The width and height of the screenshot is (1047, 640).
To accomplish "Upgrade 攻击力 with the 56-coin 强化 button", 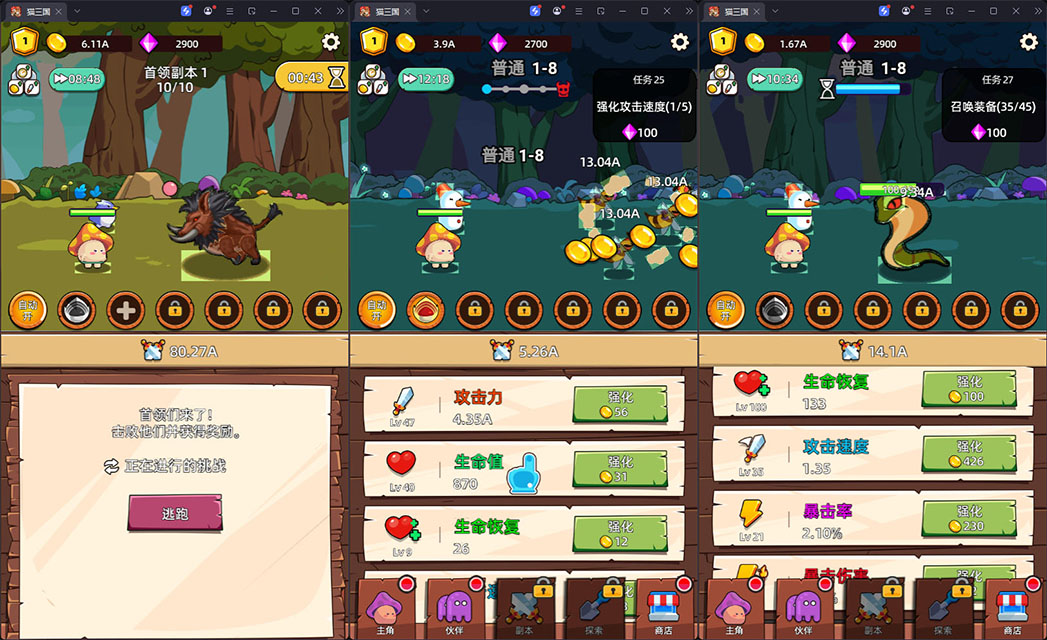I will tap(619, 404).
